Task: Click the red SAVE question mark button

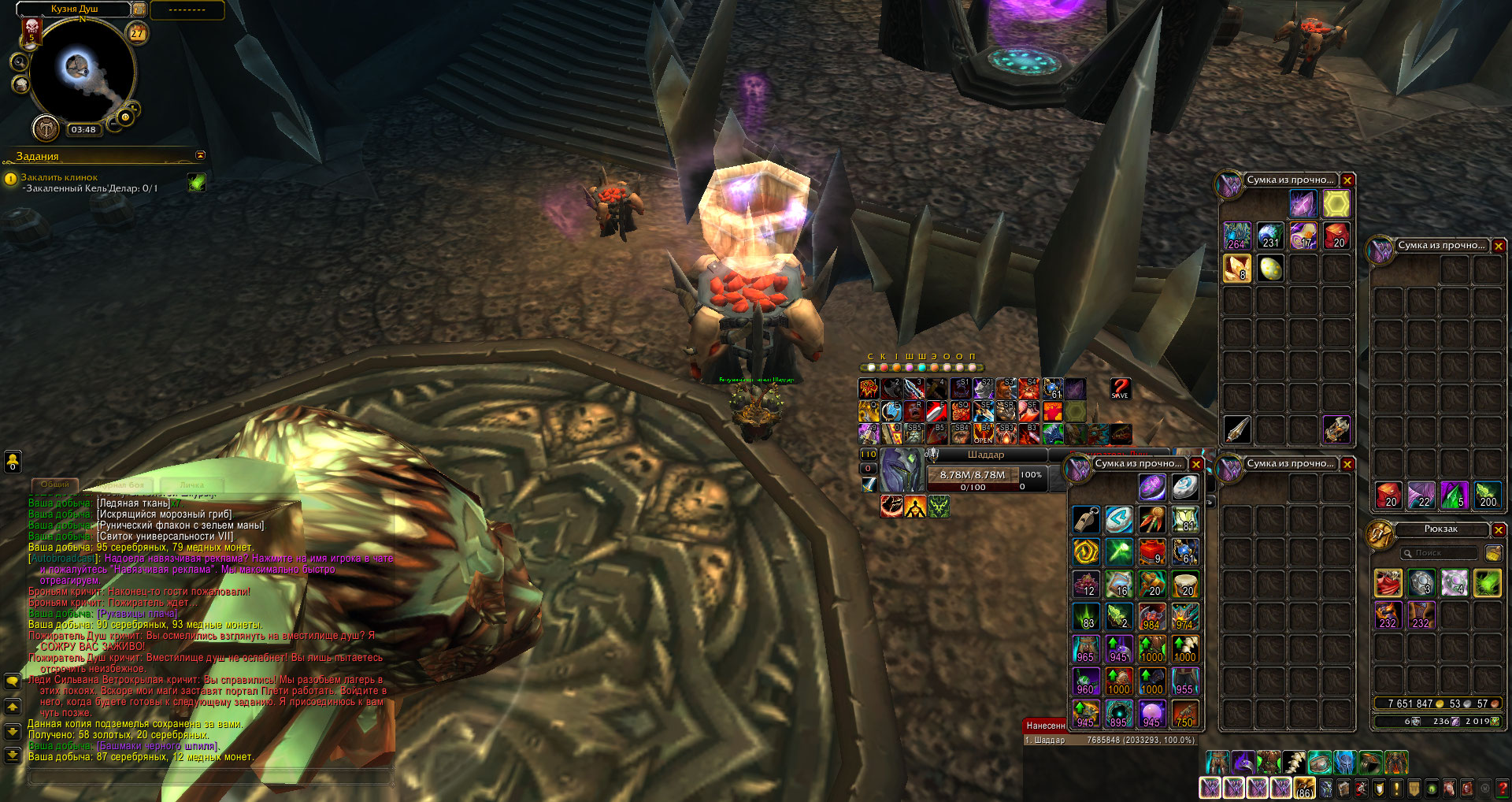Action: (1120, 388)
